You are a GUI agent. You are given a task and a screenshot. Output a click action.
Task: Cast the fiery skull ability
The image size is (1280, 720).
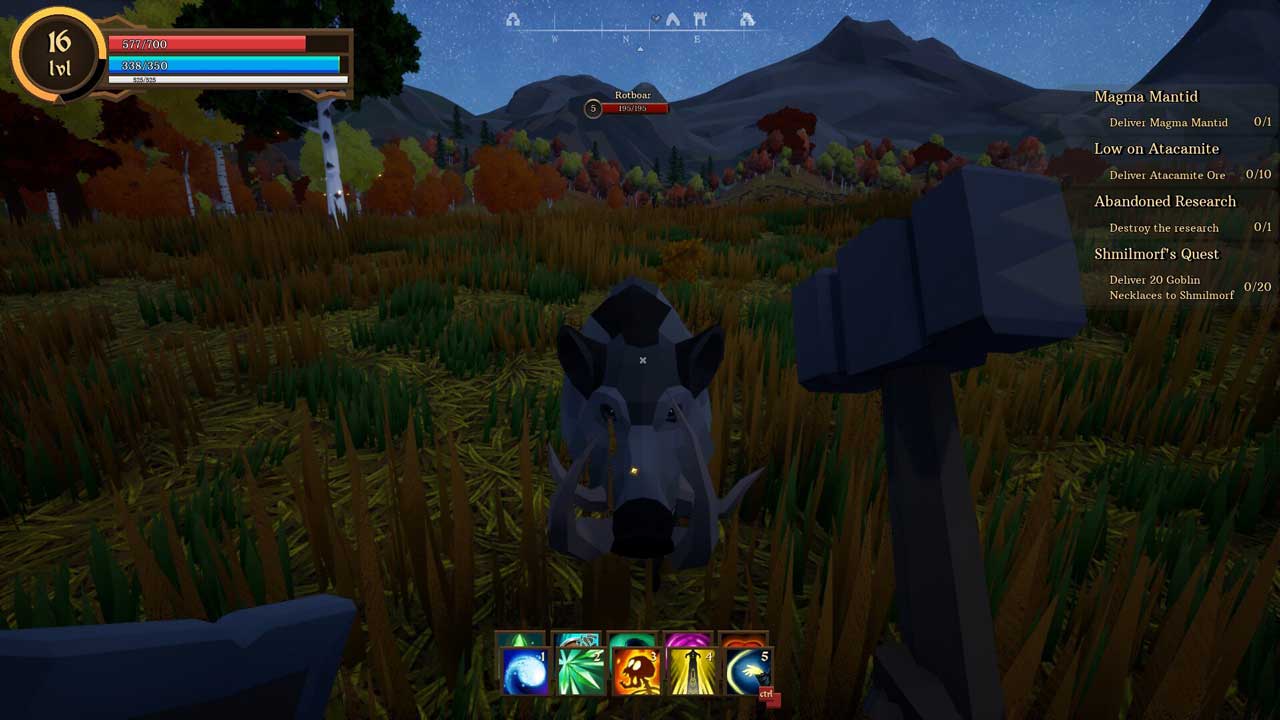[637, 671]
